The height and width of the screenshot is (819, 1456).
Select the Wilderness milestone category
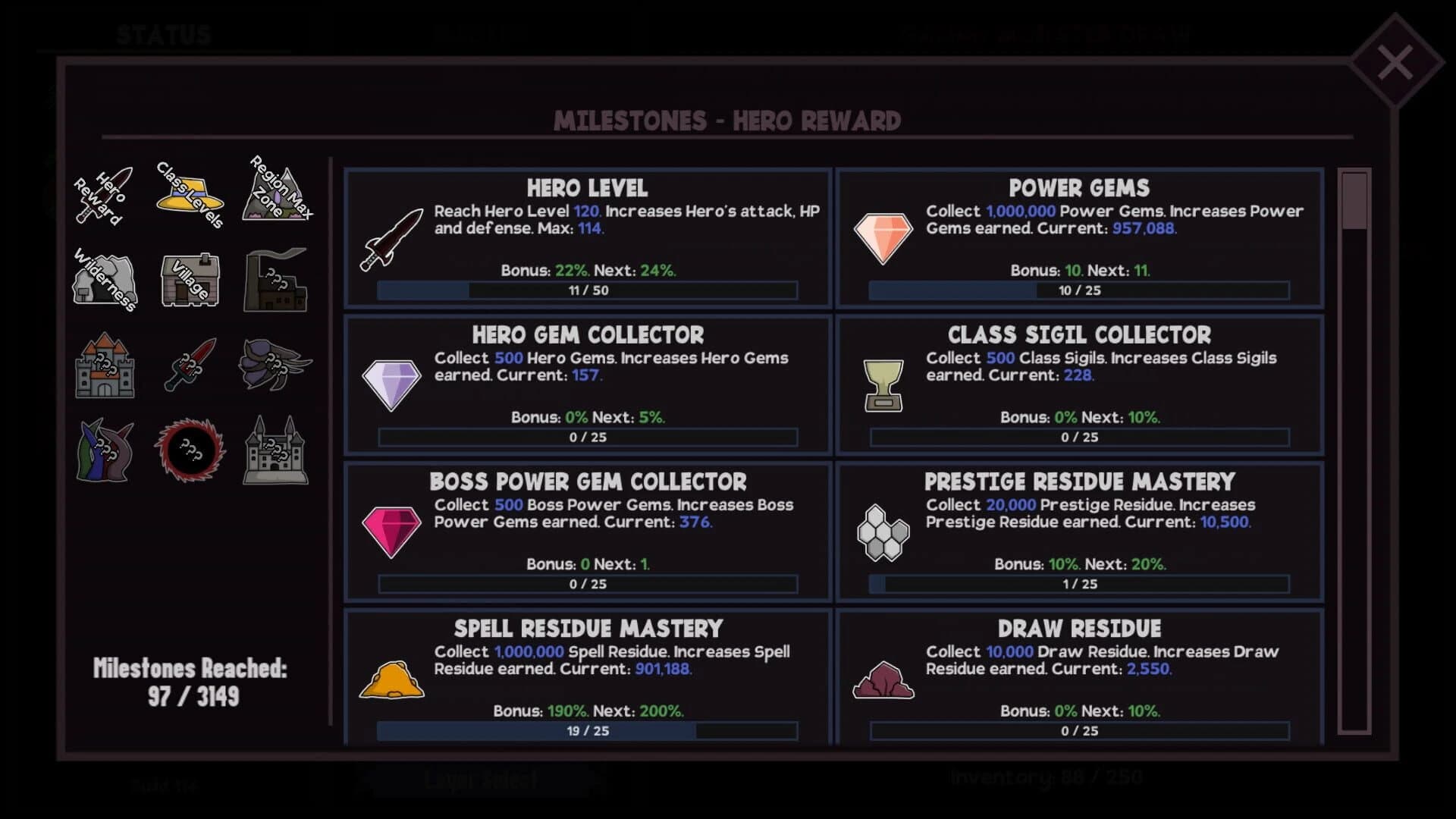[x=105, y=281]
